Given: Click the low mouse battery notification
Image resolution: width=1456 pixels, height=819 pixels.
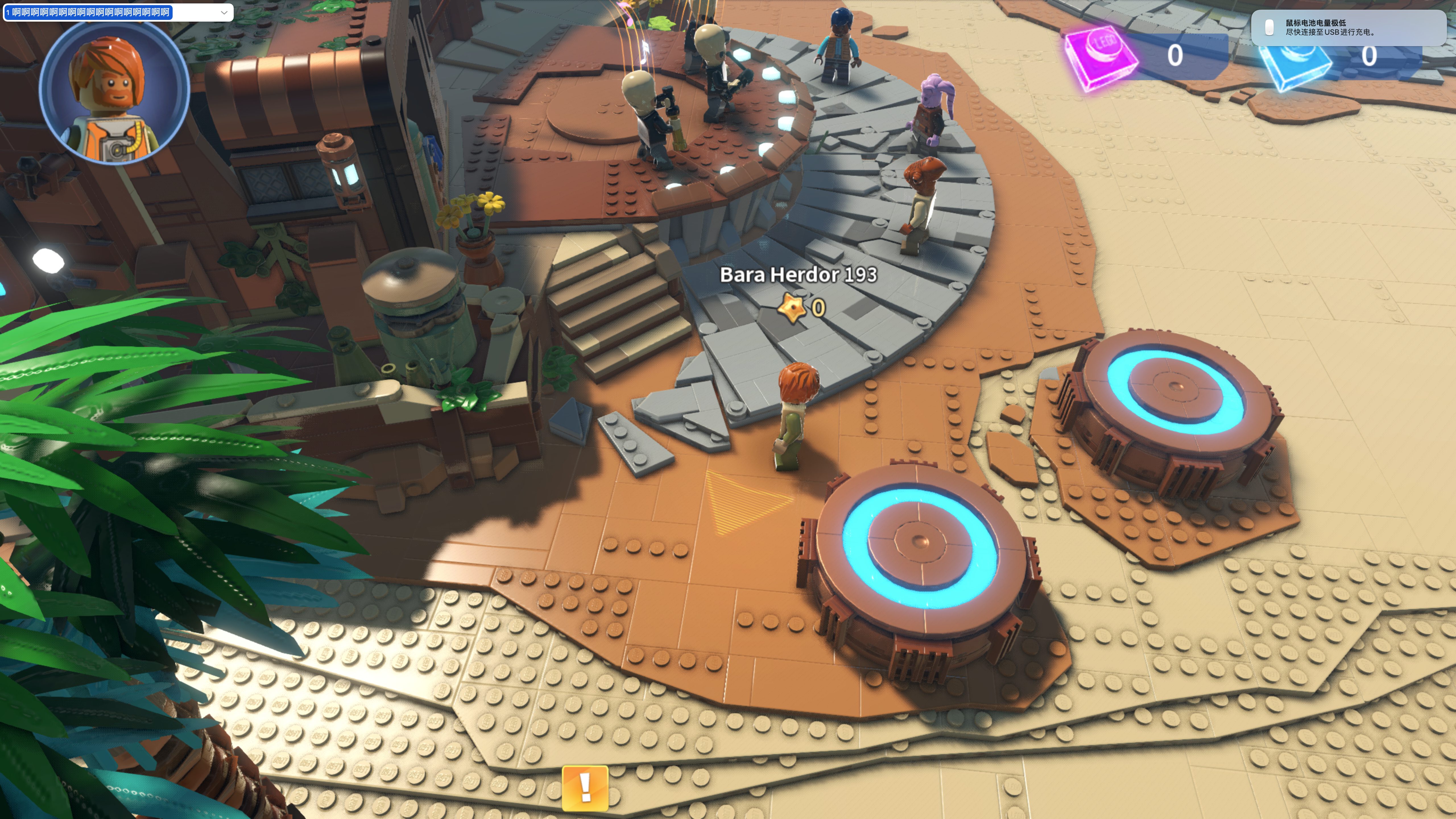Looking at the screenshot, I should pyautogui.click(x=1347, y=28).
